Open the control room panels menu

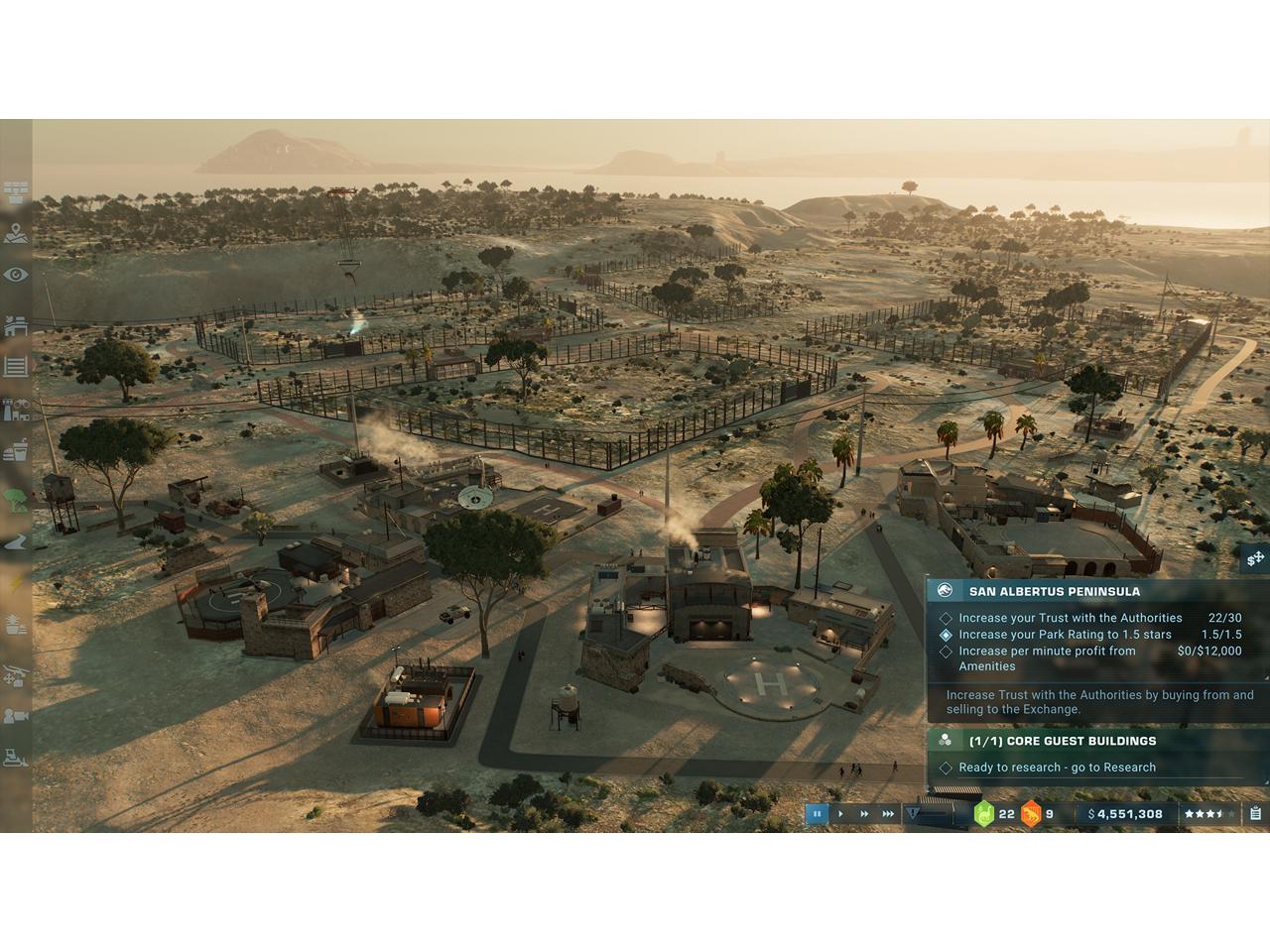coord(15,191)
